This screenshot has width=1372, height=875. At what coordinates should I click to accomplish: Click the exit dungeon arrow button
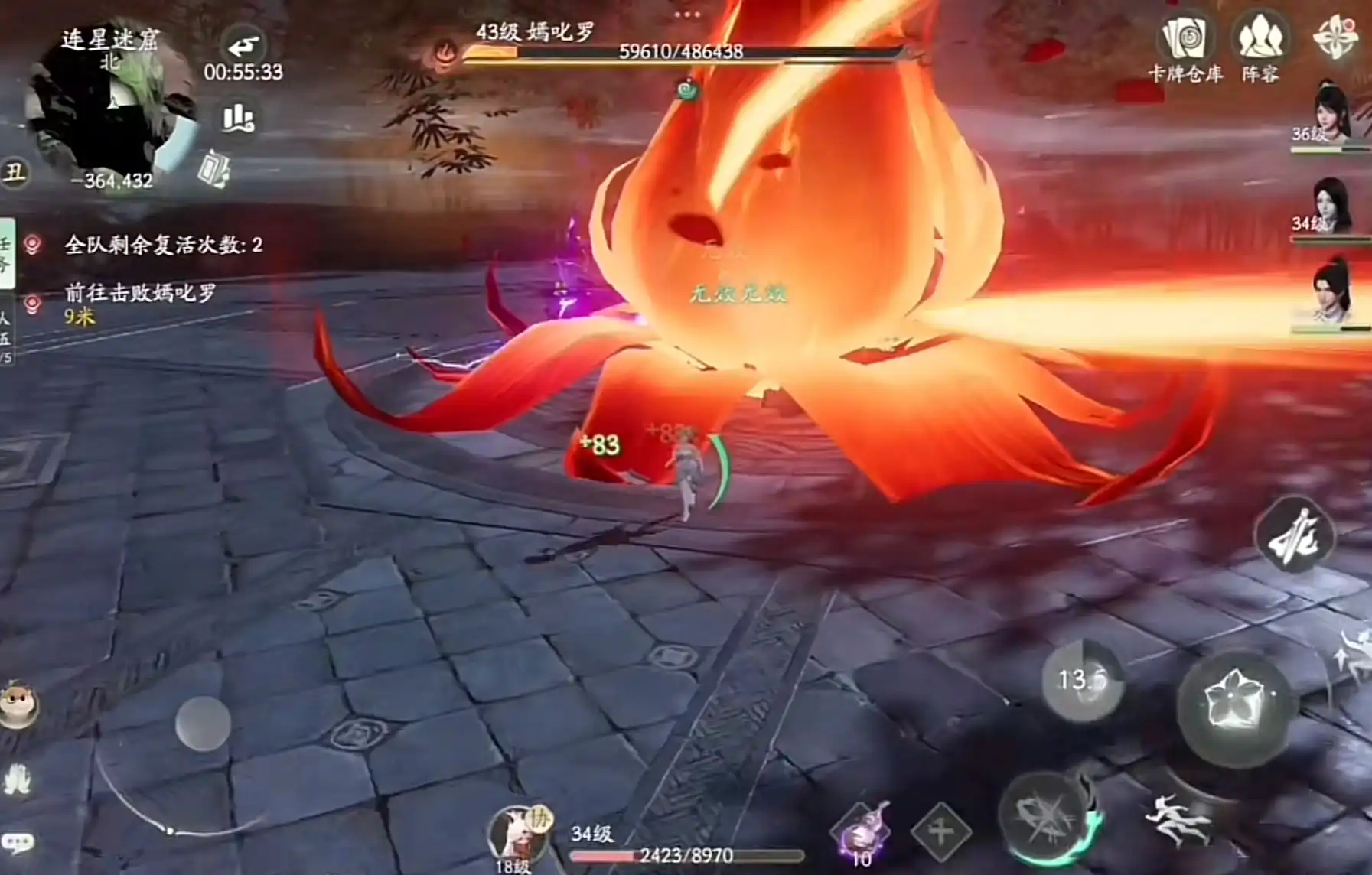tap(243, 47)
